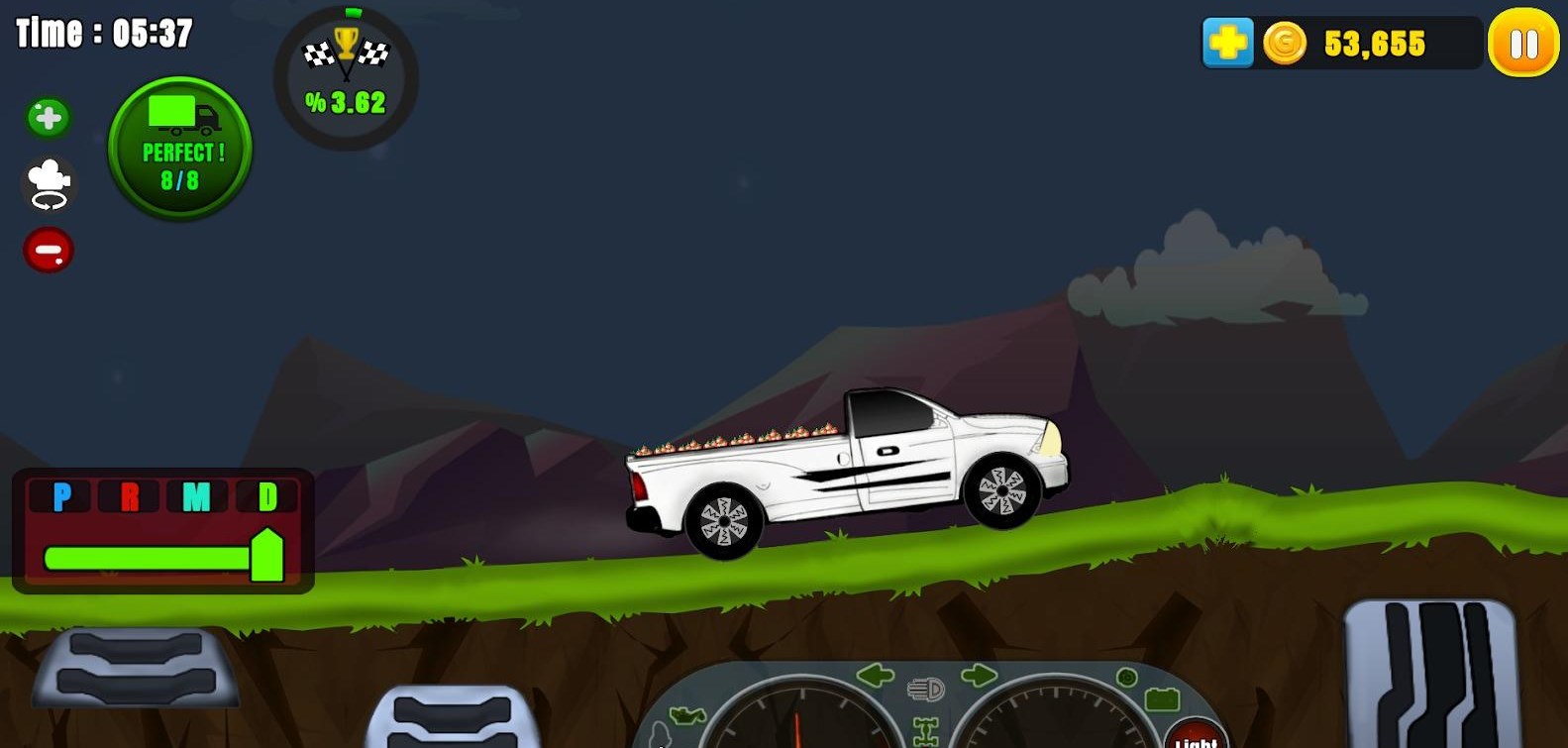Image resolution: width=1568 pixels, height=748 pixels.
Task: Zoom out using the red minus icon
Action: 48,251
